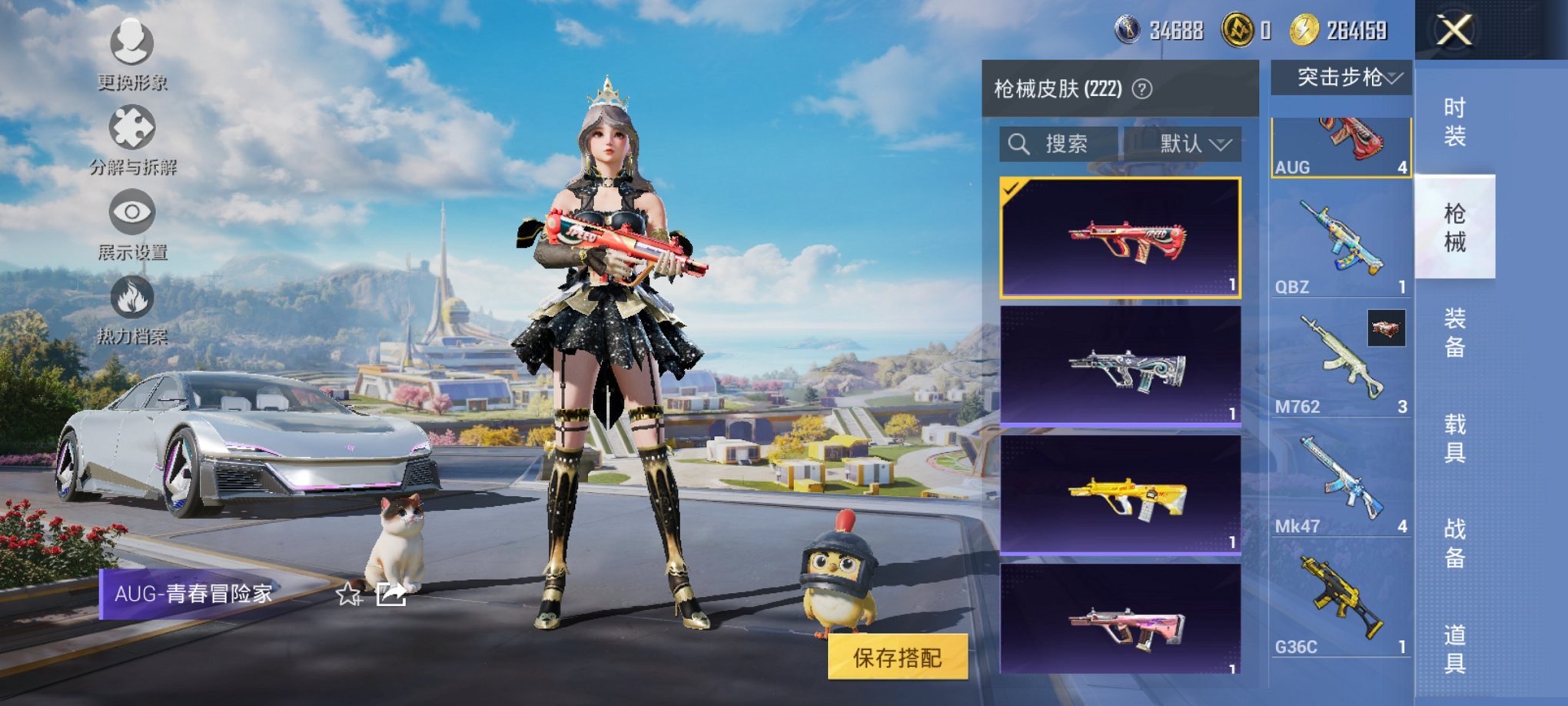Switch to the 时装 fashion tab
Viewport: 1568px width, 706px height.
[x=1457, y=123]
